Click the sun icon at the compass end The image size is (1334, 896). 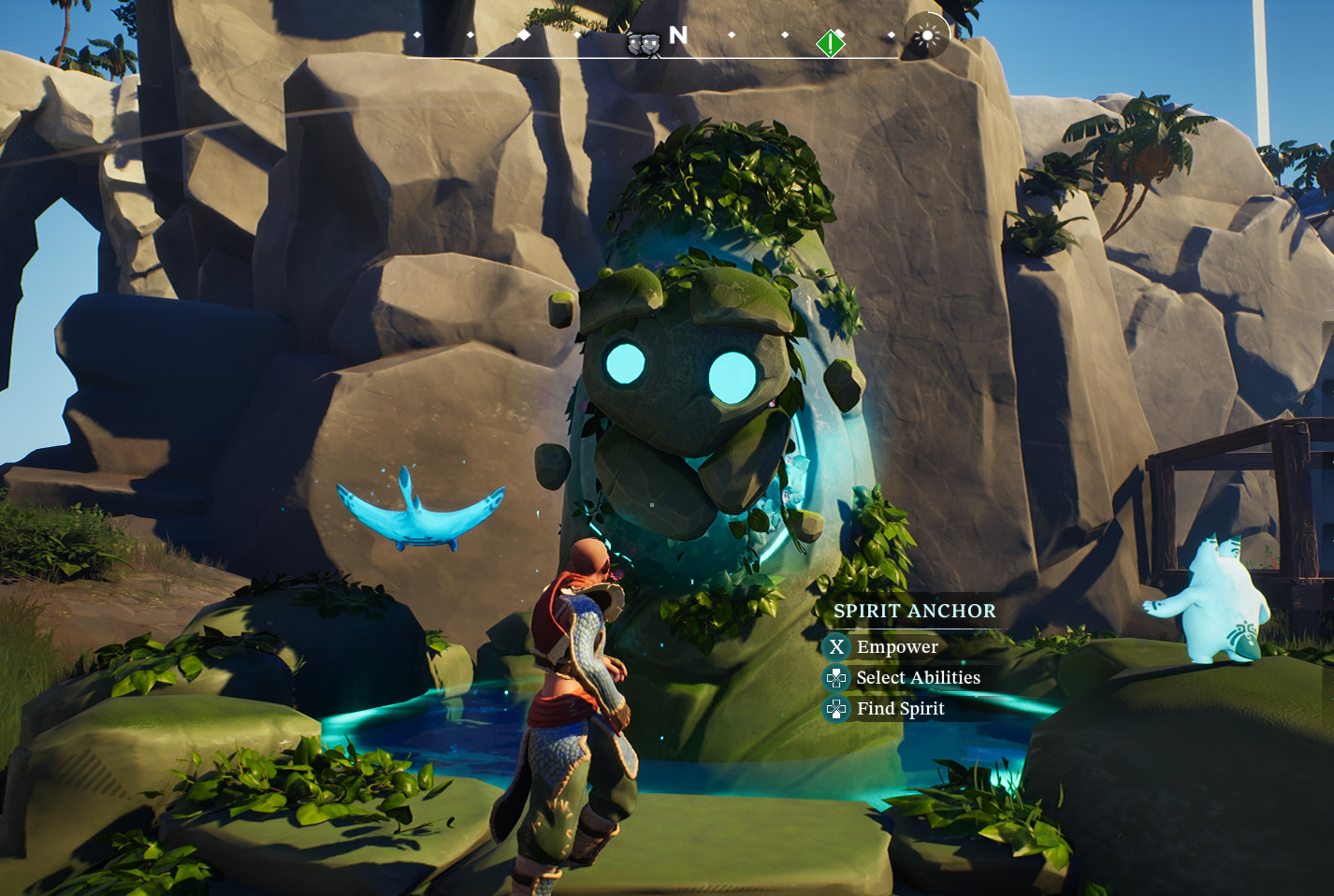[x=926, y=36]
